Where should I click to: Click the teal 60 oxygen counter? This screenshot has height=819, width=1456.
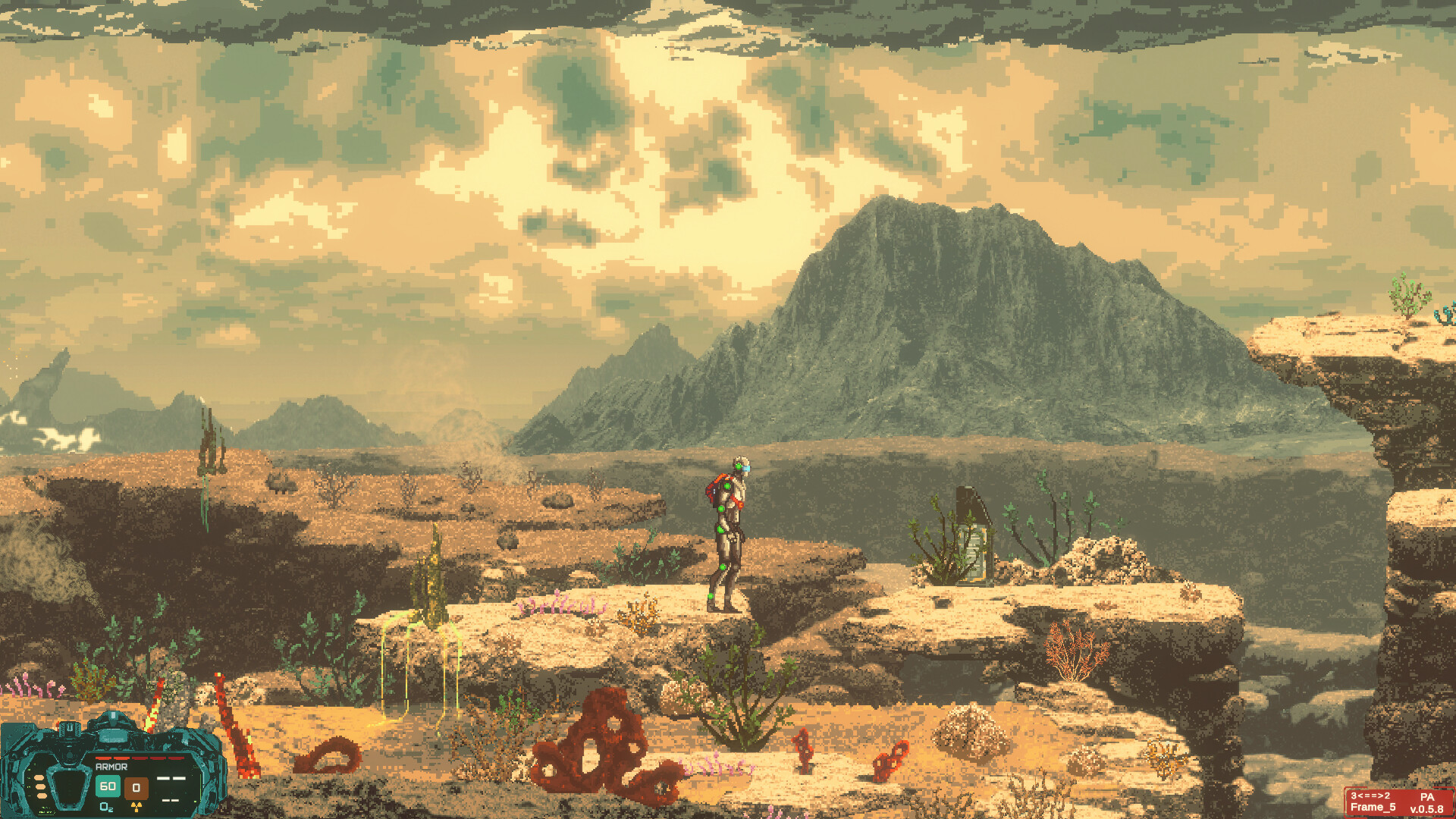(x=107, y=787)
